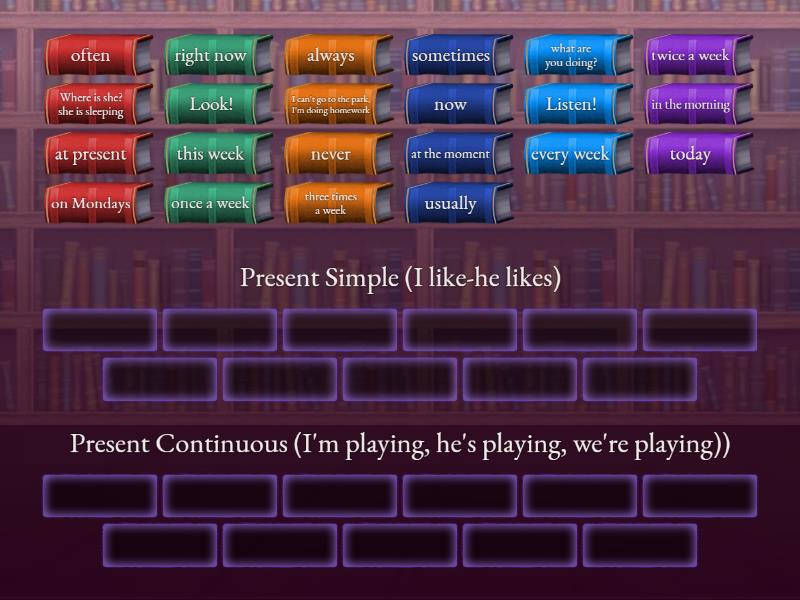
Task: Pick the 'usually' book tile
Action: point(451,203)
